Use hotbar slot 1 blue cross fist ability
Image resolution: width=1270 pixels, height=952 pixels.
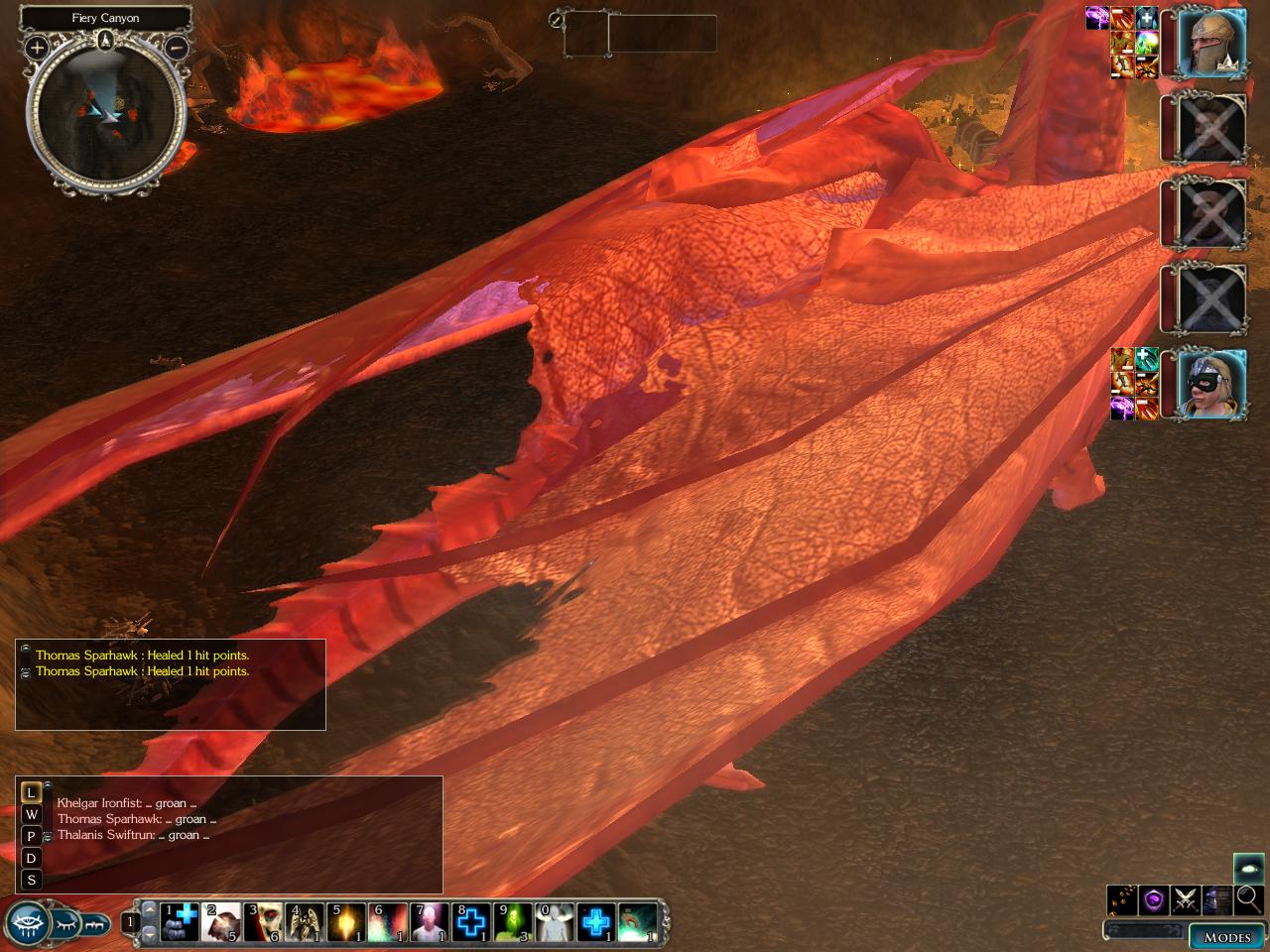179,921
